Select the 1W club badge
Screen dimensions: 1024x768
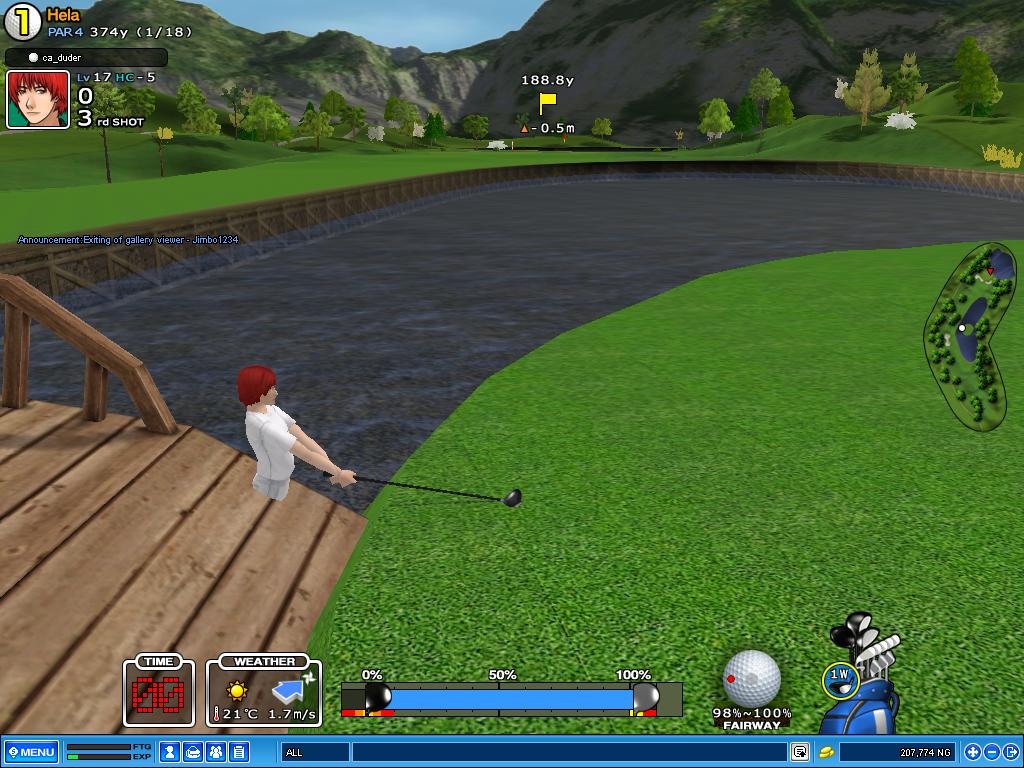pyautogui.click(x=839, y=677)
